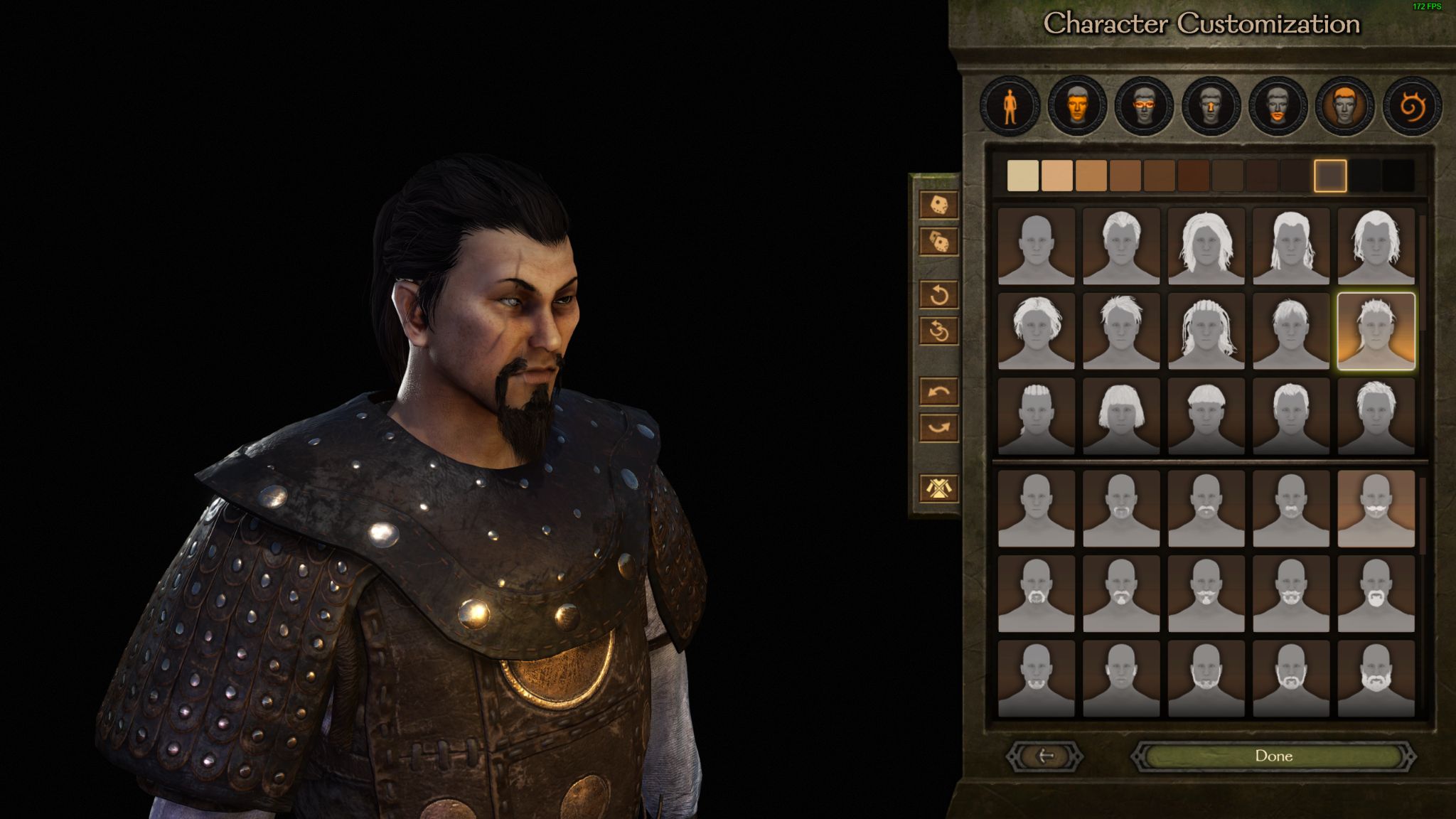Viewport: 1456px width, 819px height.
Task: Choose the highlighted handlebar mustache beard style
Action: (1376, 508)
